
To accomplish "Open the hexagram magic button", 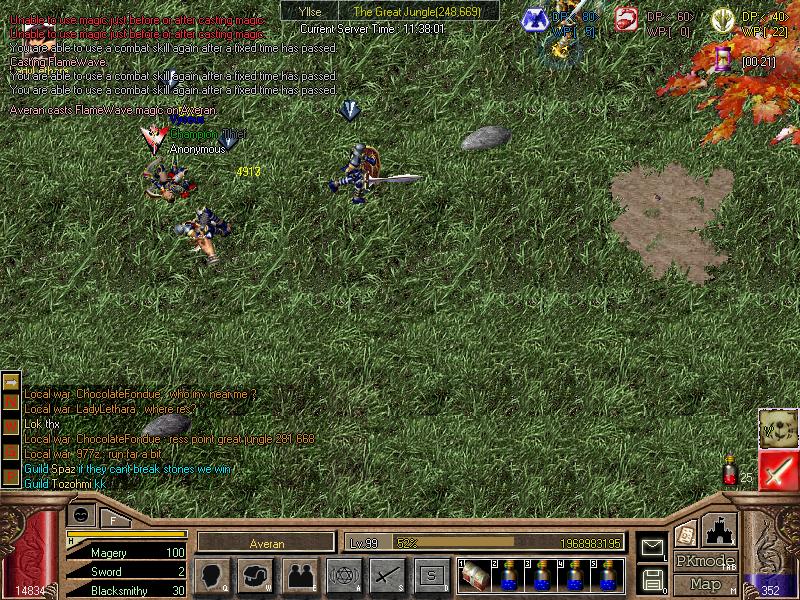I will (x=342, y=575).
